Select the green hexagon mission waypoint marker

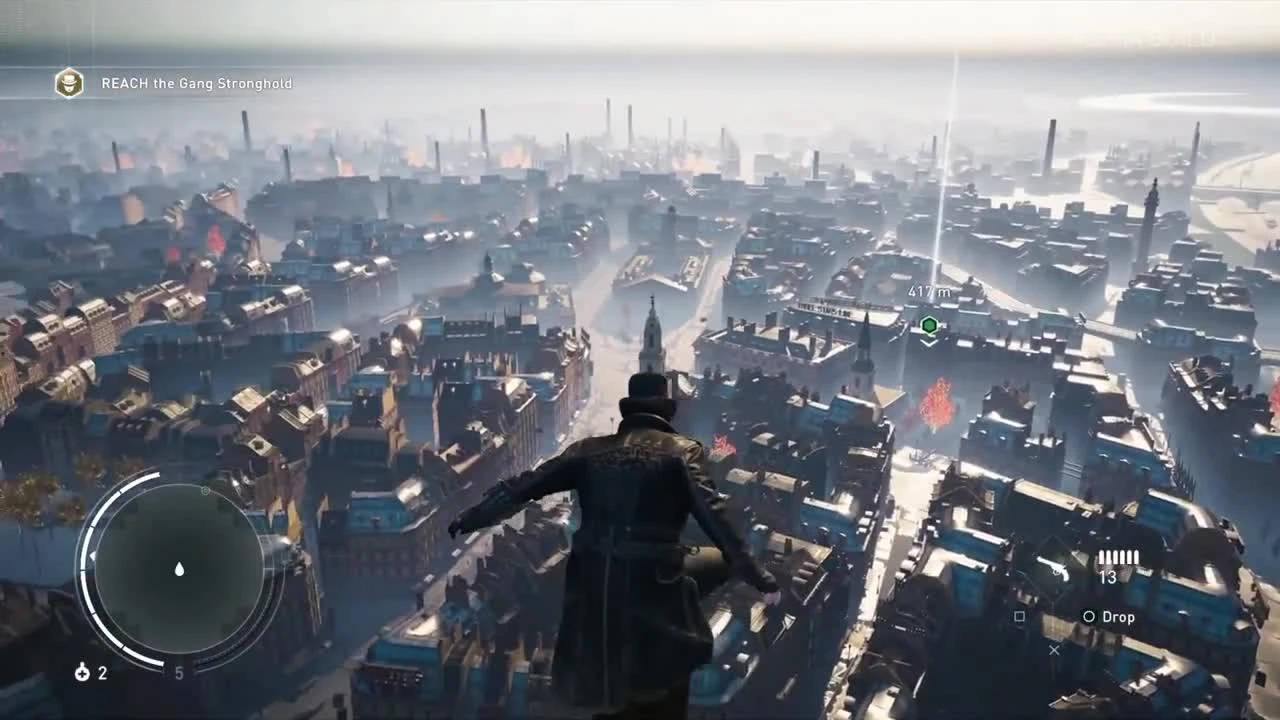[x=929, y=325]
